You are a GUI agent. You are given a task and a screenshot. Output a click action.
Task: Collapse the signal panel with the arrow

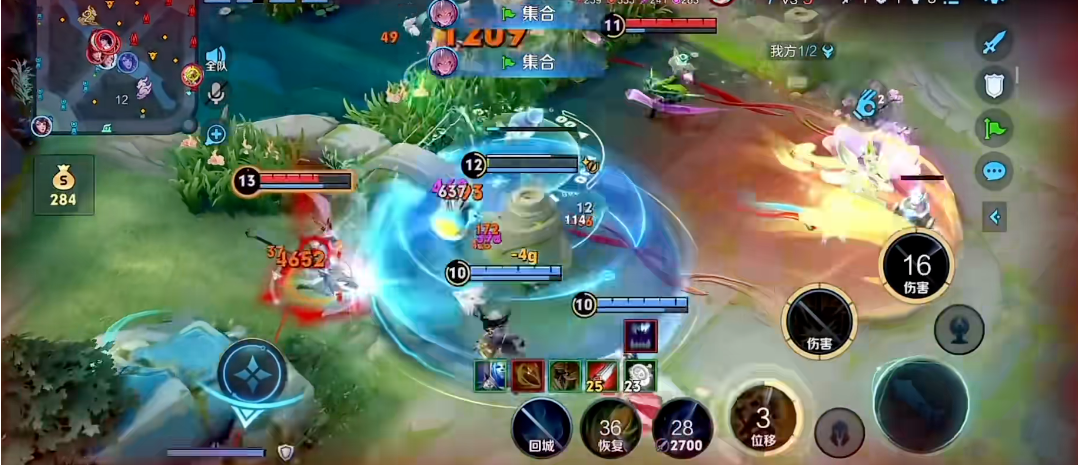994,215
